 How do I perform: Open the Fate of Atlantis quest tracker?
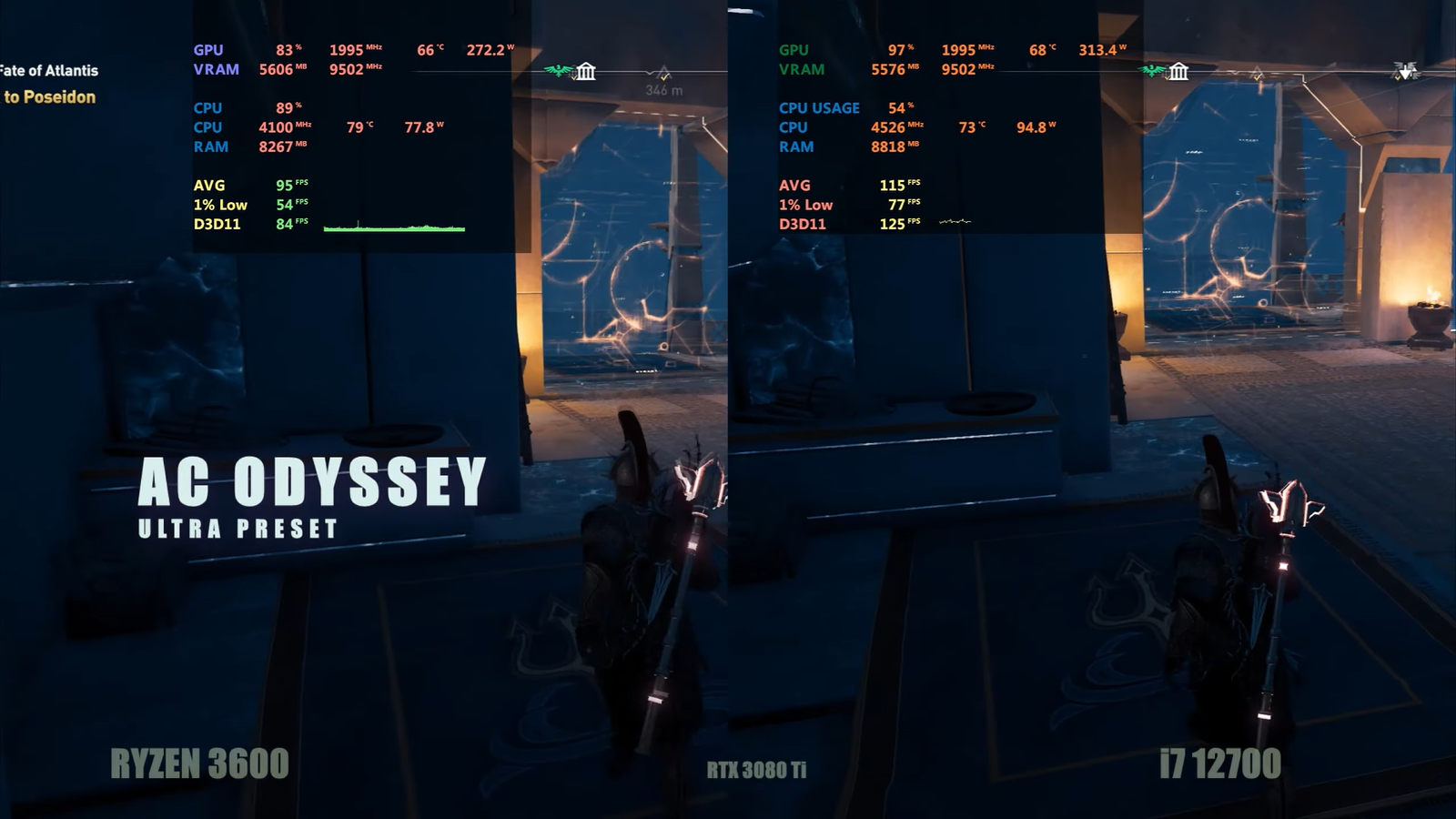[49, 71]
